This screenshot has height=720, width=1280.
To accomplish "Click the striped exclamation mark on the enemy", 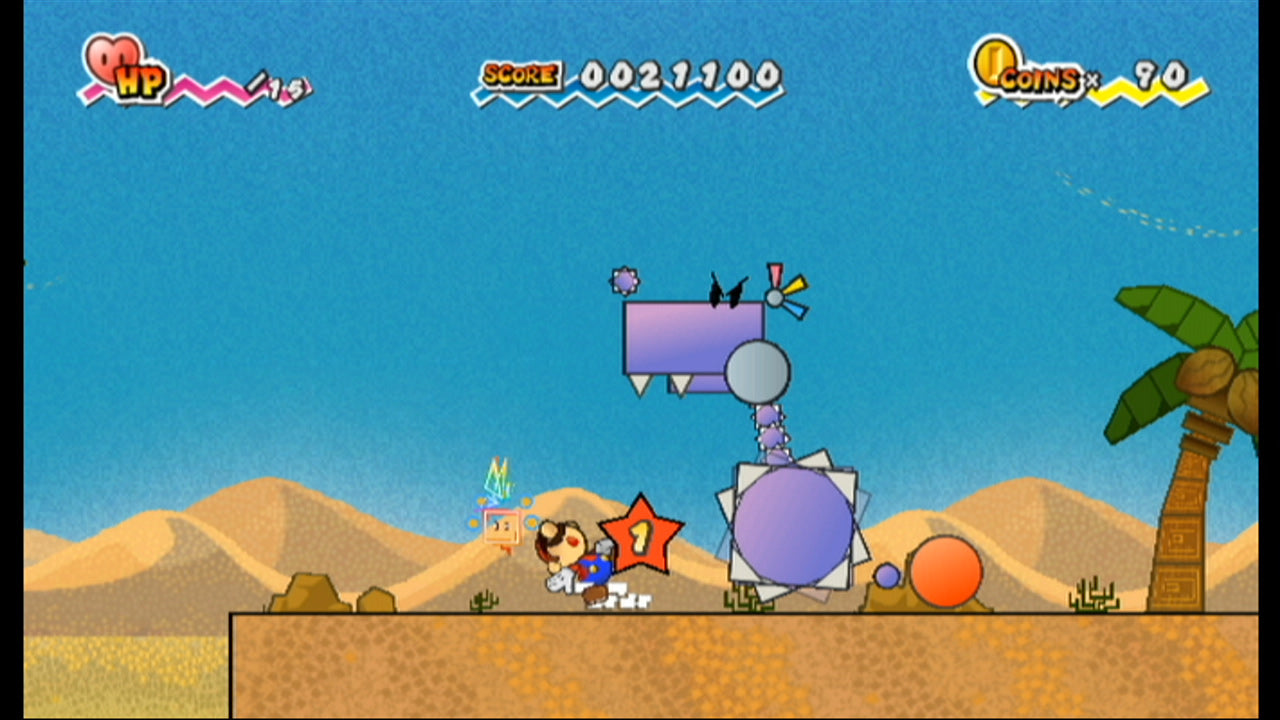I will [x=775, y=278].
